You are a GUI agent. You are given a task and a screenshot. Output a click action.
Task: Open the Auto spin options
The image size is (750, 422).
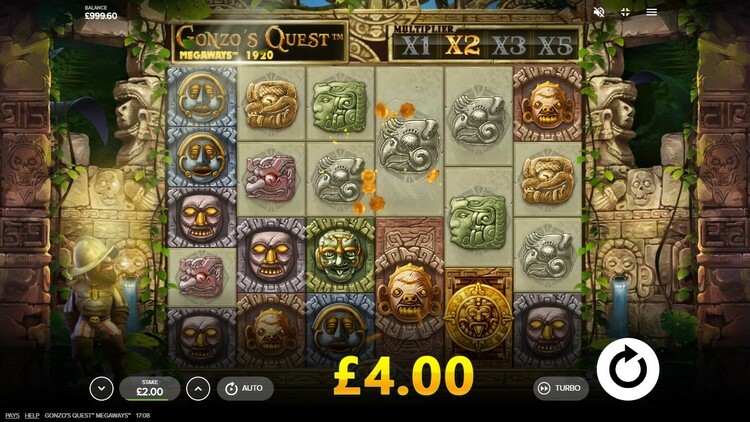pyautogui.click(x=244, y=388)
